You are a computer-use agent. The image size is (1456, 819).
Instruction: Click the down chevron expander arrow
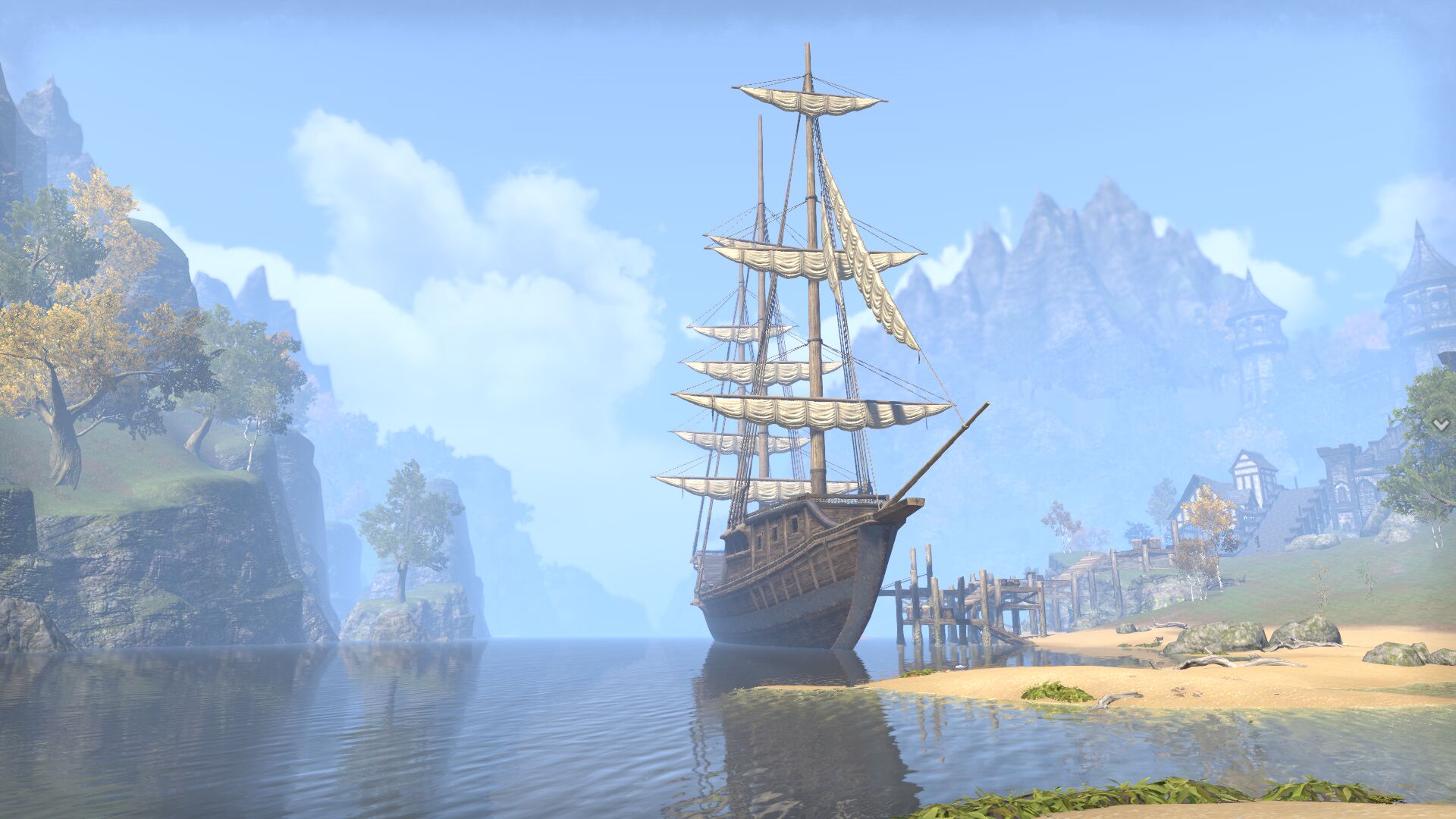(x=1440, y=425)
